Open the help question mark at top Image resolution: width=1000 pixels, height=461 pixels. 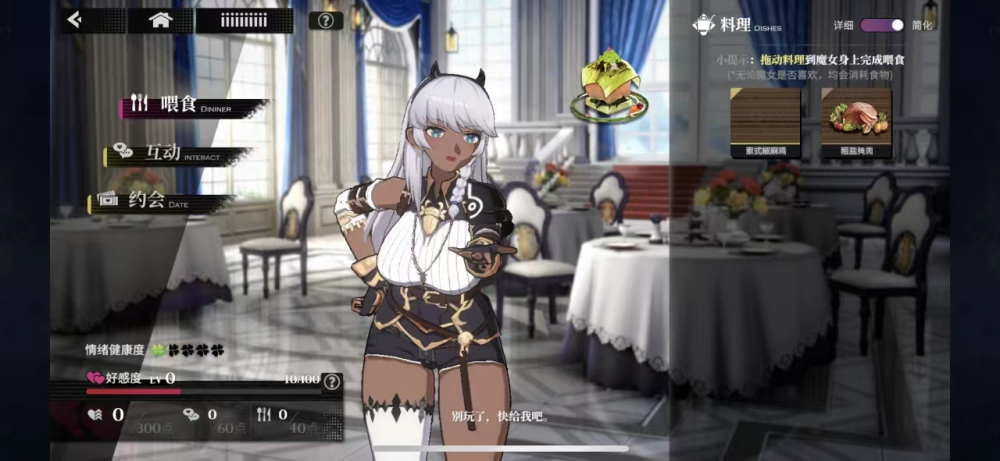pos(325,20)
